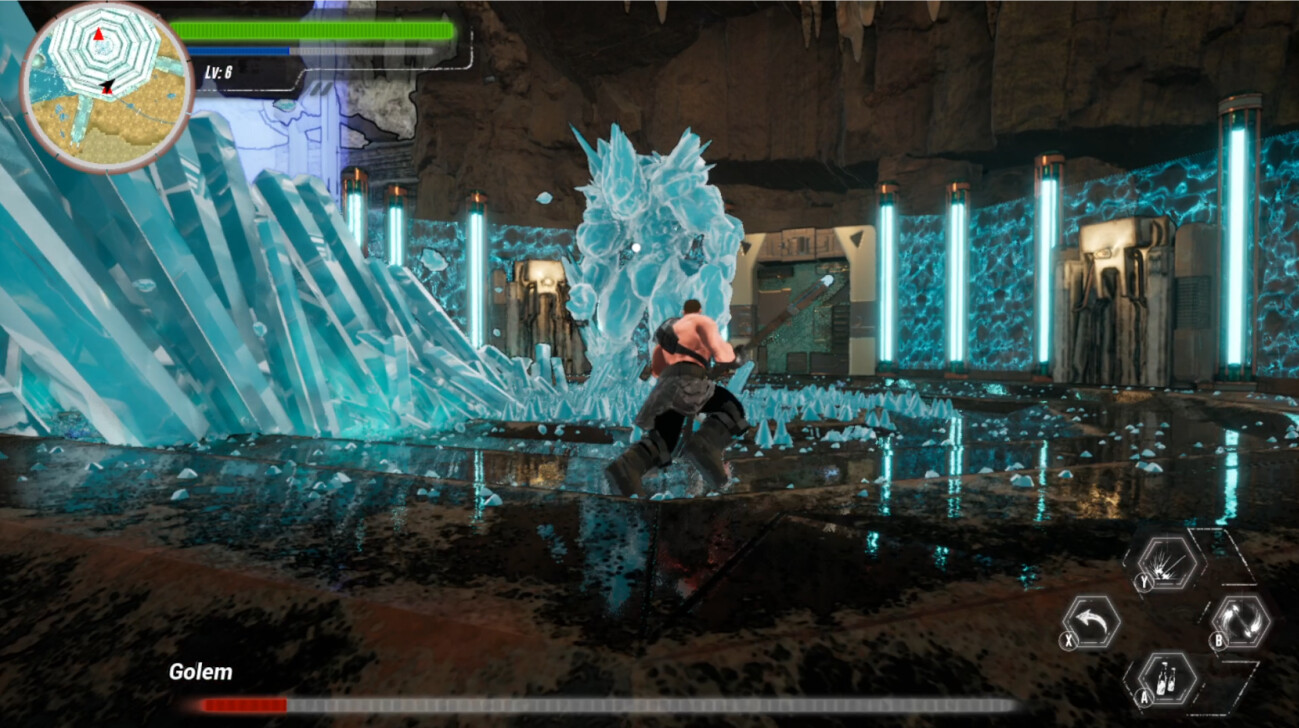1299x728 pixels.
Task: Click the HUD panel below the health bars
Action: tap(250, 75)
